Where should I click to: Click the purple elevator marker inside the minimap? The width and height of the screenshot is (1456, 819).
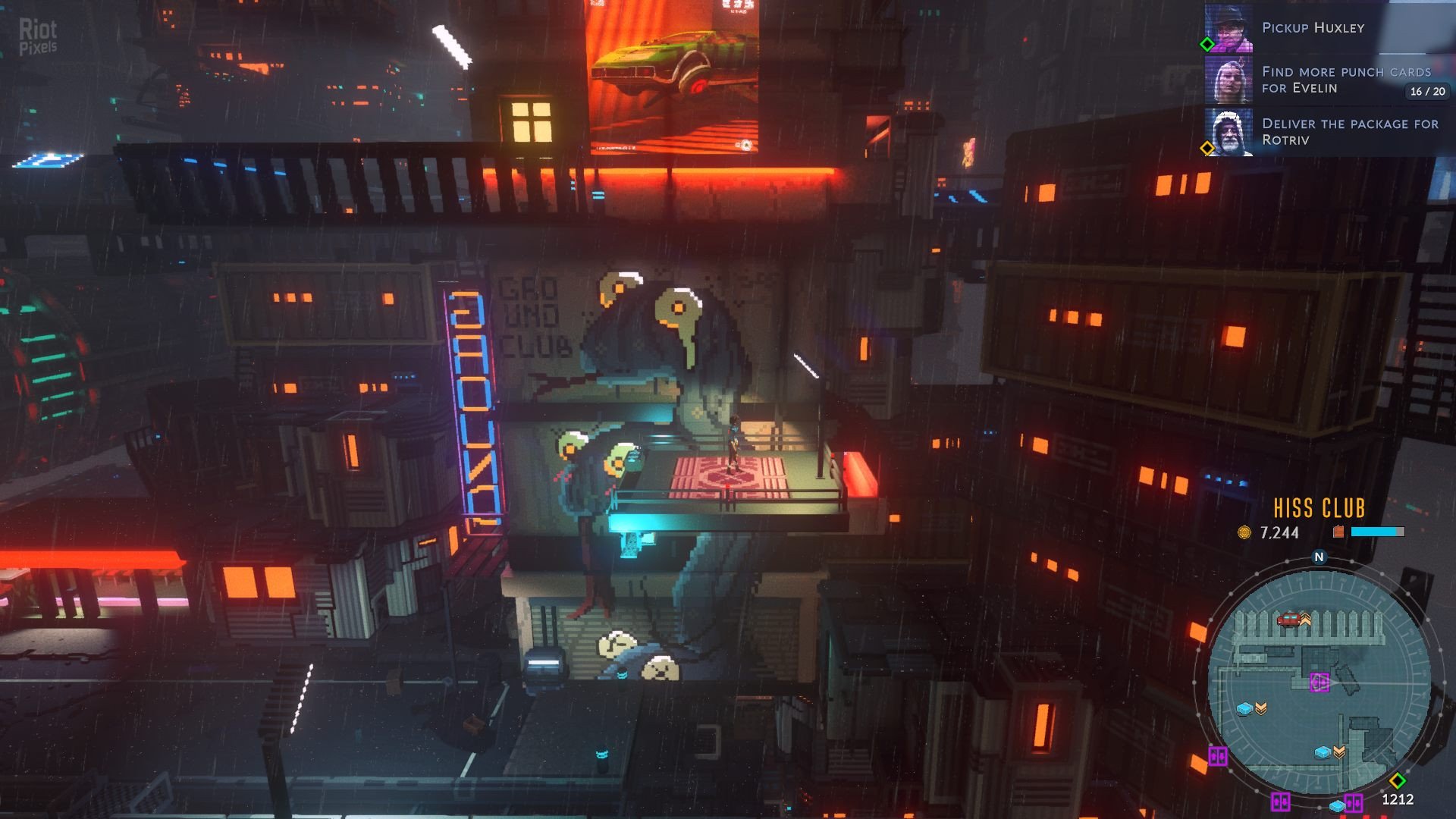pos(1319,682)
